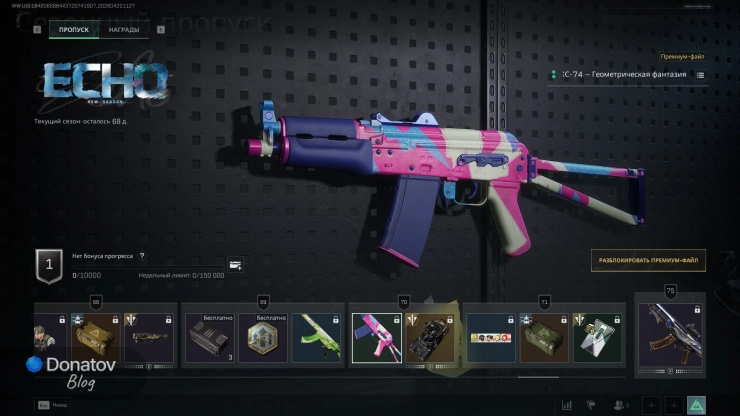
Task: Open the ПРОПУСК tab
Action: point(74,30)
